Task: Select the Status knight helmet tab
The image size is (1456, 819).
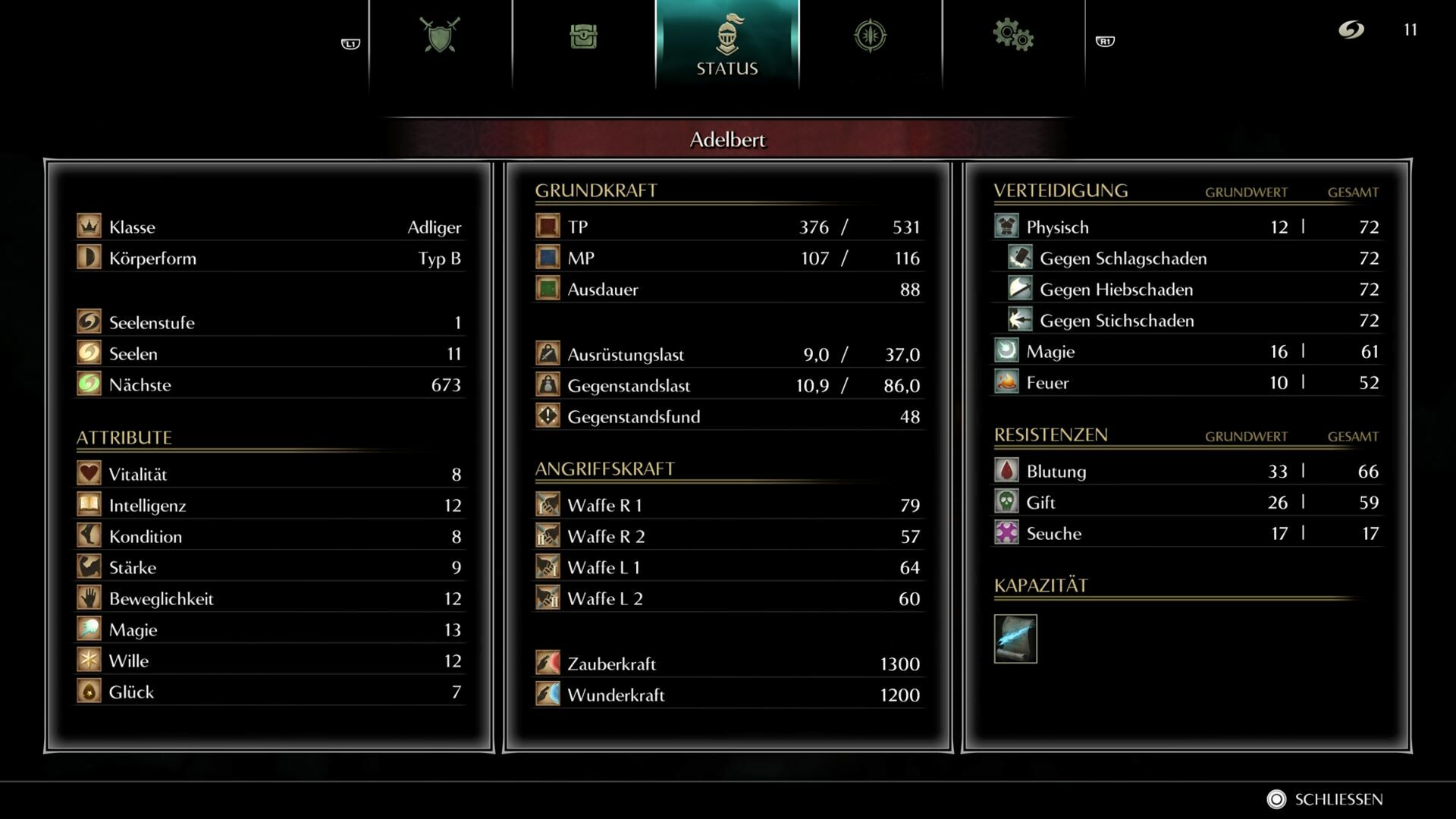Action: pyautogui.click(x=726, y=44)
